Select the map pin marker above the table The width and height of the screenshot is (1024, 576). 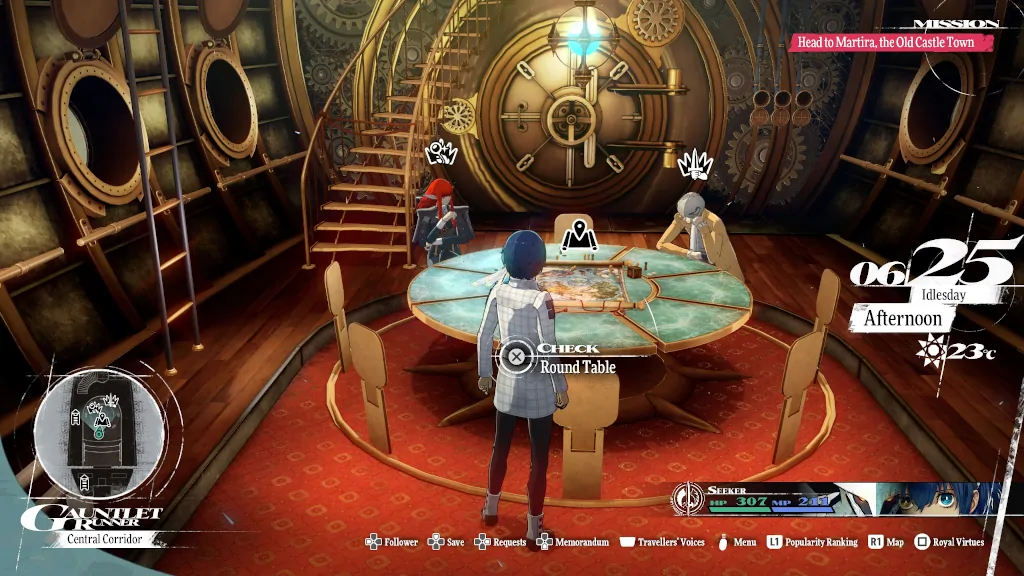(x=574, y=236)
